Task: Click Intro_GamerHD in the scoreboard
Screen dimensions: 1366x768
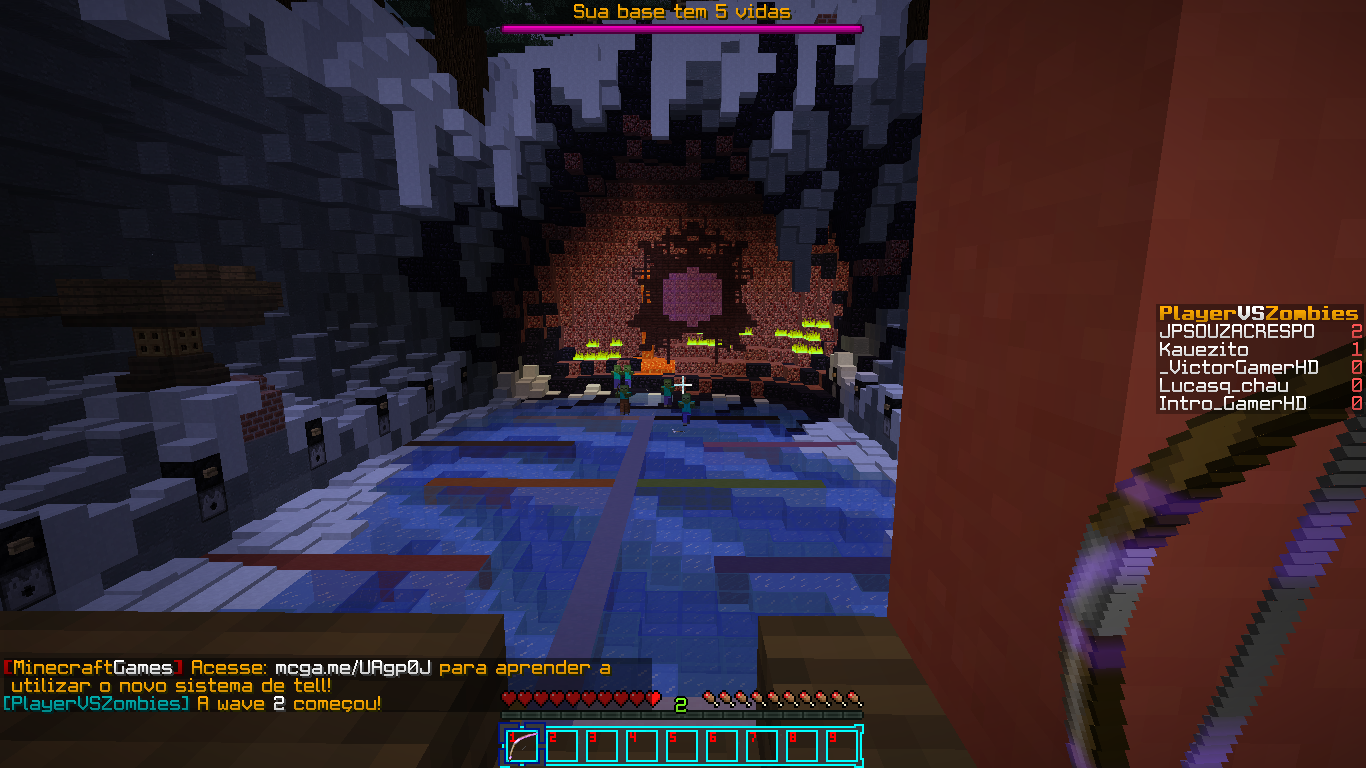Action: point(1232,404)
